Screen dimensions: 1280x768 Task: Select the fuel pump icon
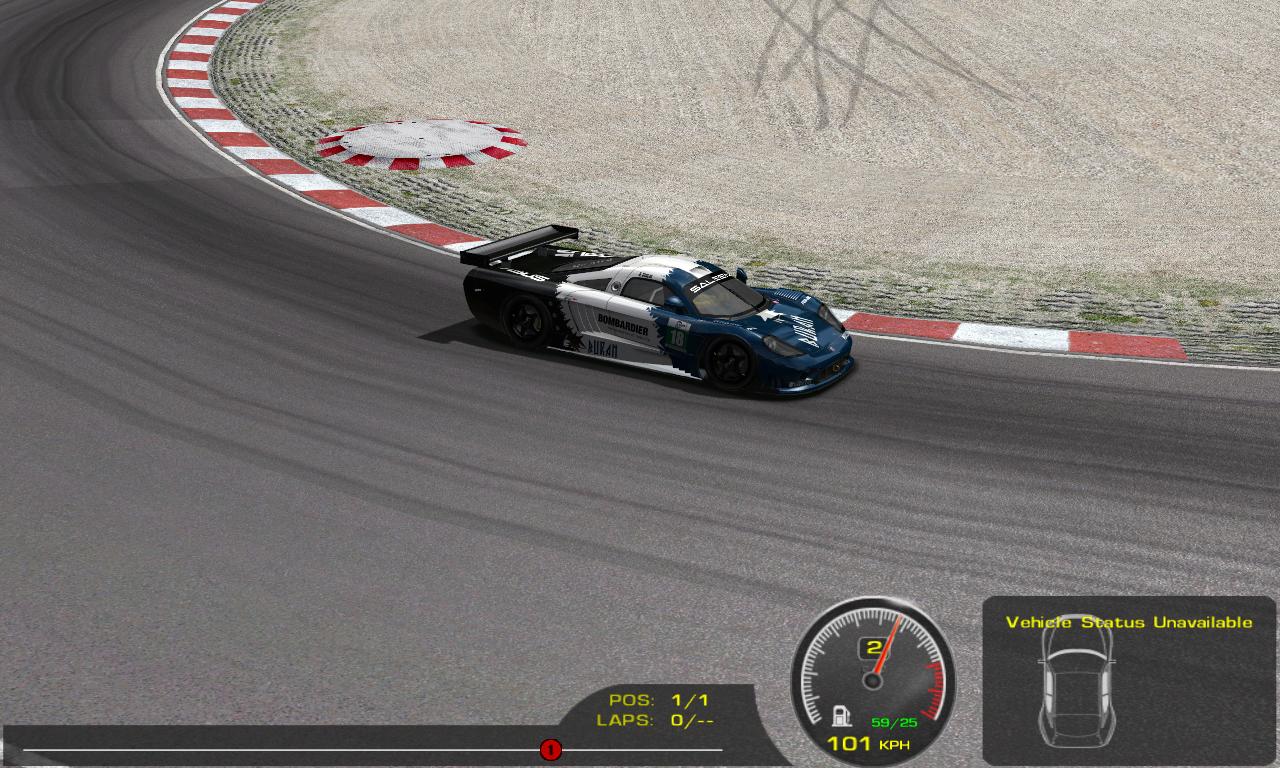click(x=842, y=716)
